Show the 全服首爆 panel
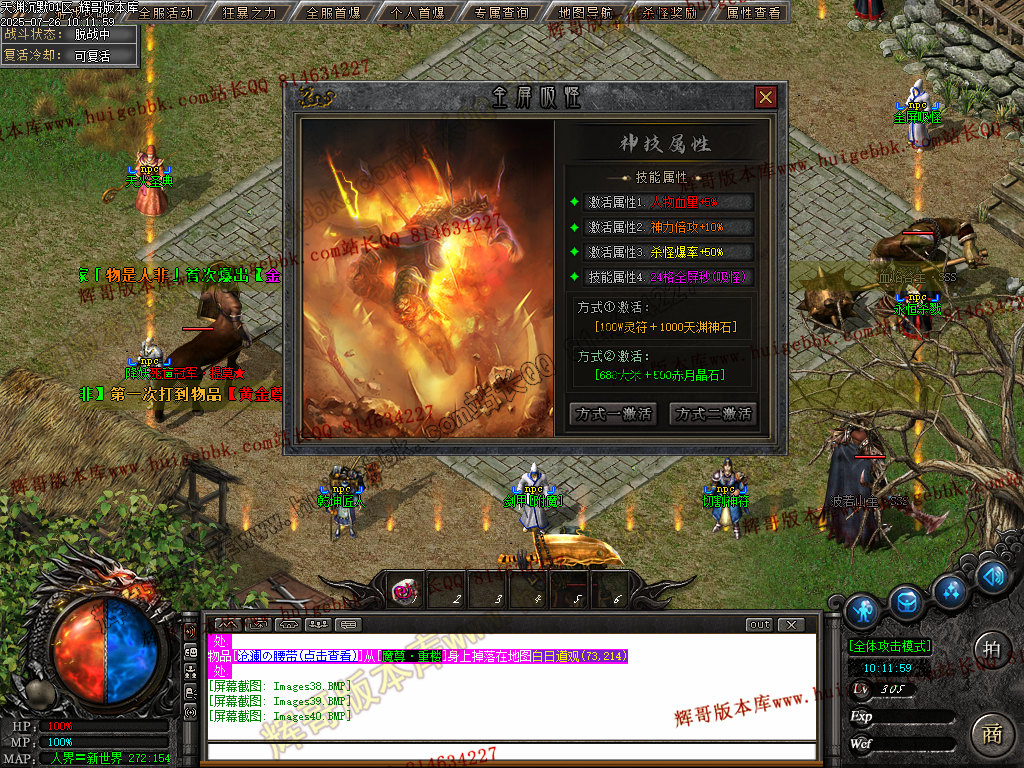Screen dimensions: 1024x768 (x=333, y=13)
